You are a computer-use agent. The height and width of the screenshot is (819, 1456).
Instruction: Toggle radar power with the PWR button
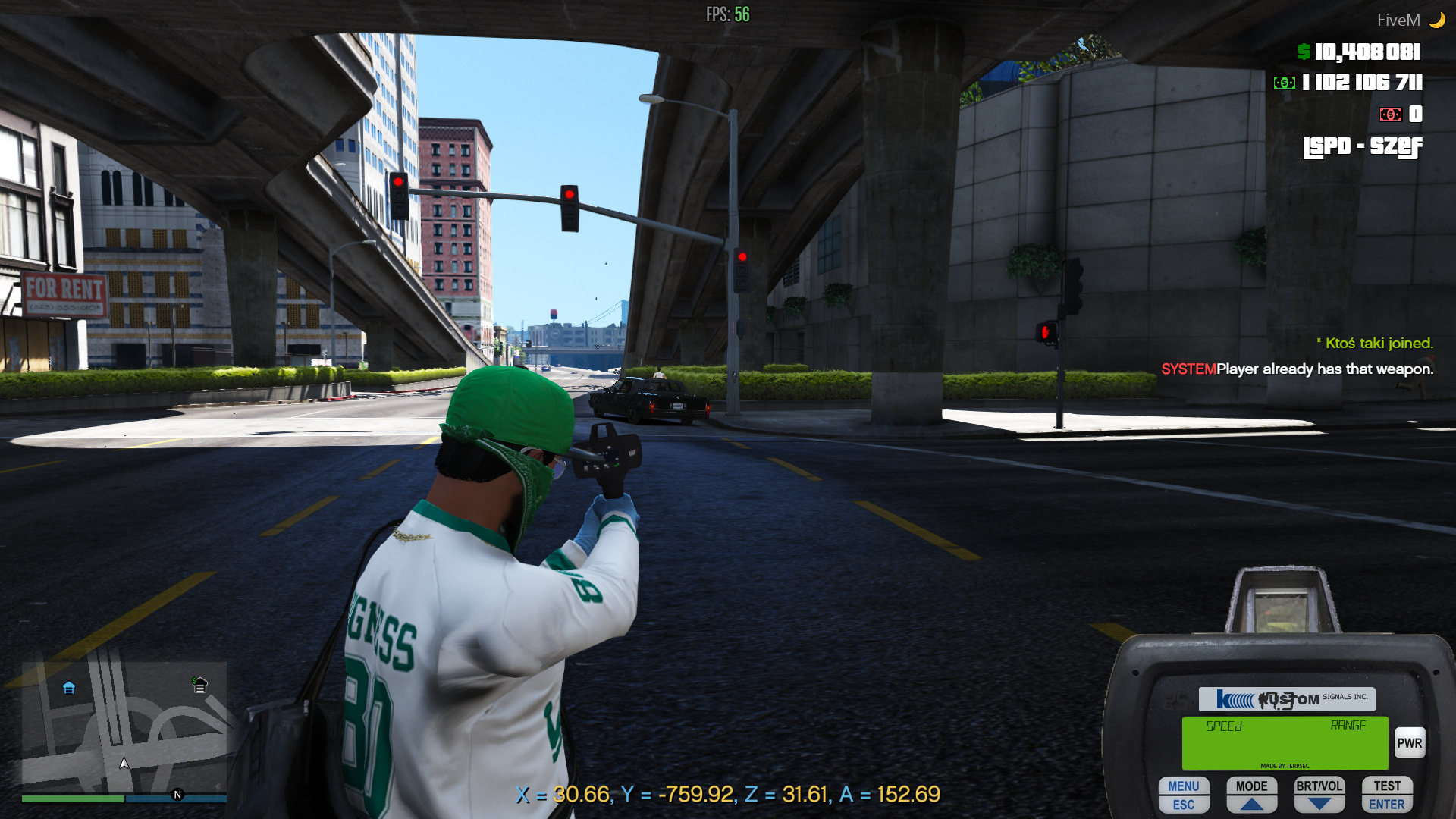[x=1410, y=743]
